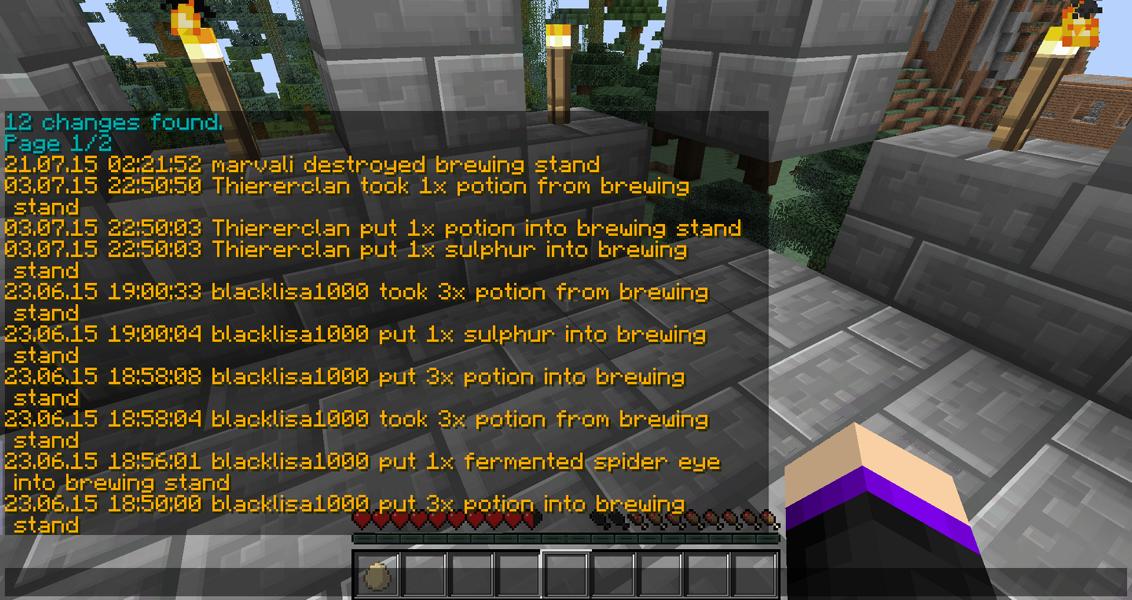Select the hotbar slot holding the seed item
Screen dimensions: 1132x600
(x=378, y=576)
